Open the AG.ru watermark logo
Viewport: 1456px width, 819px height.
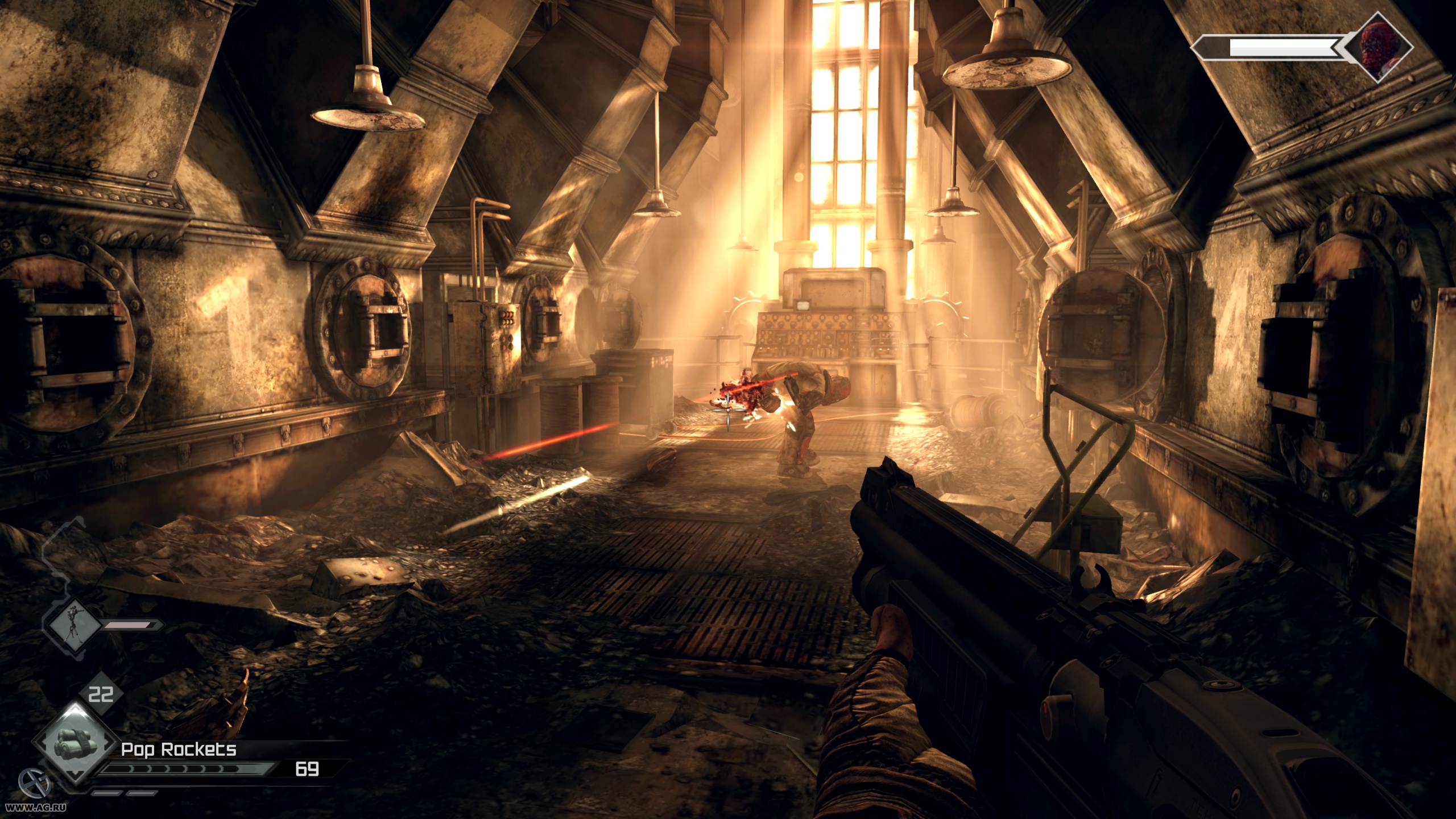coord(35,785)
